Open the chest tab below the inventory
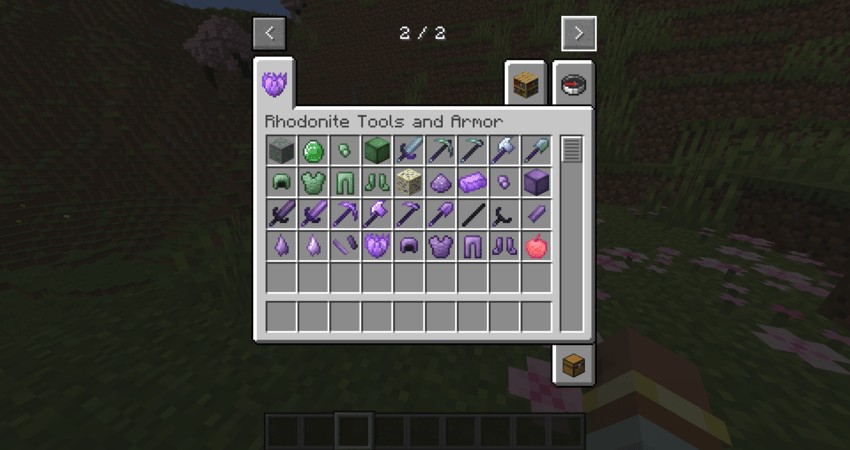The image size is (850, 450). [x=573, y=364]
